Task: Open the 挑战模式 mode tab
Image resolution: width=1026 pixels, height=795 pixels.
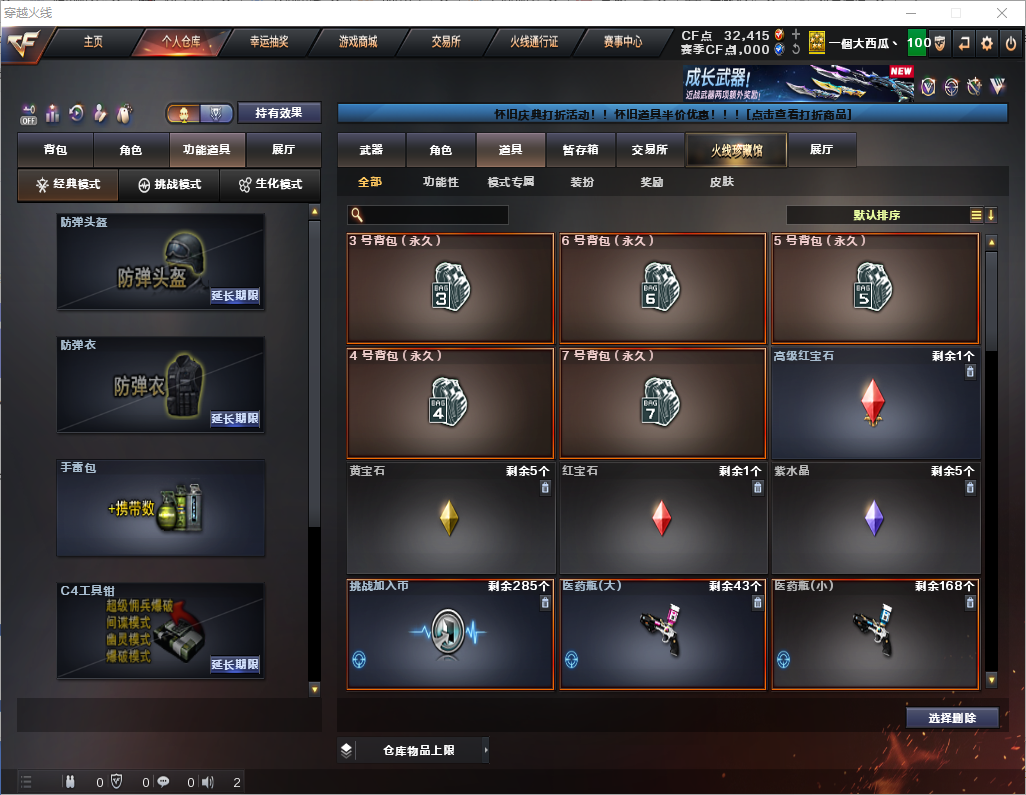Action: click(x=169, y=185)
